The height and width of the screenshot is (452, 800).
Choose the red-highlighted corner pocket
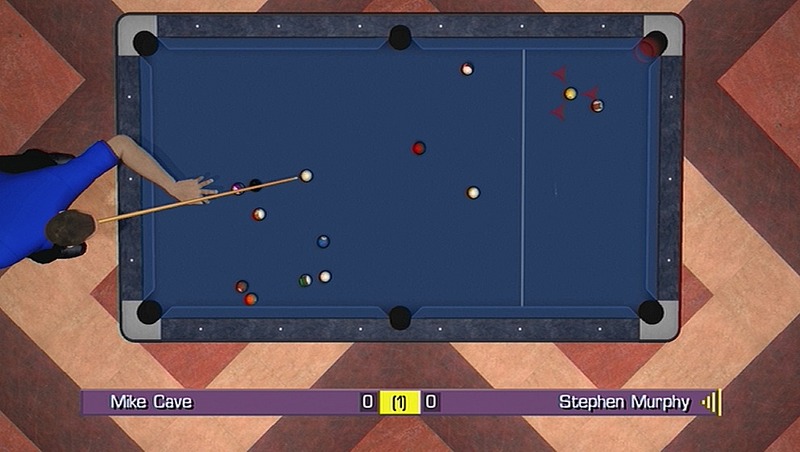tap(649, 47)
